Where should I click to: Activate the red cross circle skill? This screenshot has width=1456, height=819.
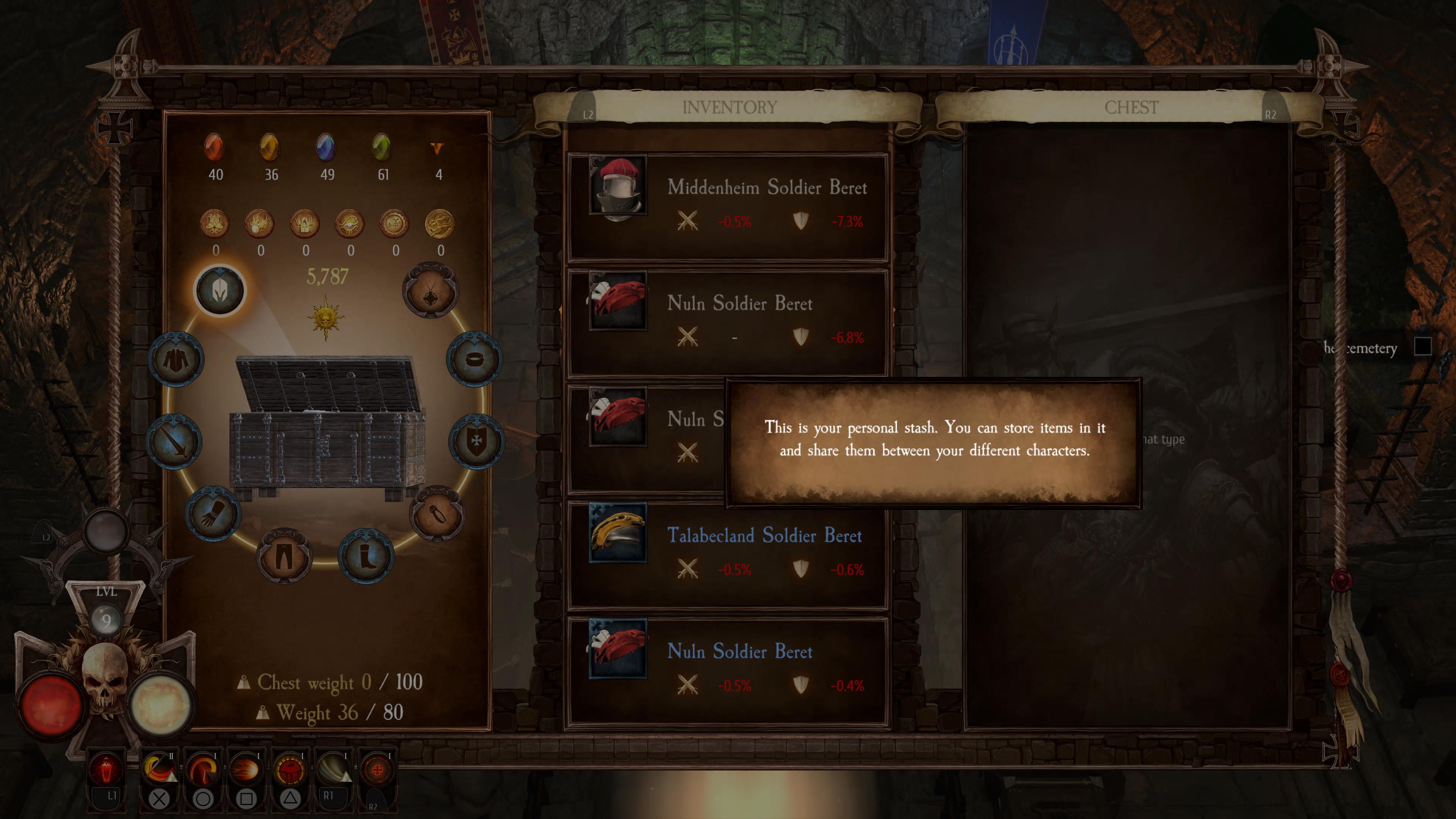(x=377, y=770)
